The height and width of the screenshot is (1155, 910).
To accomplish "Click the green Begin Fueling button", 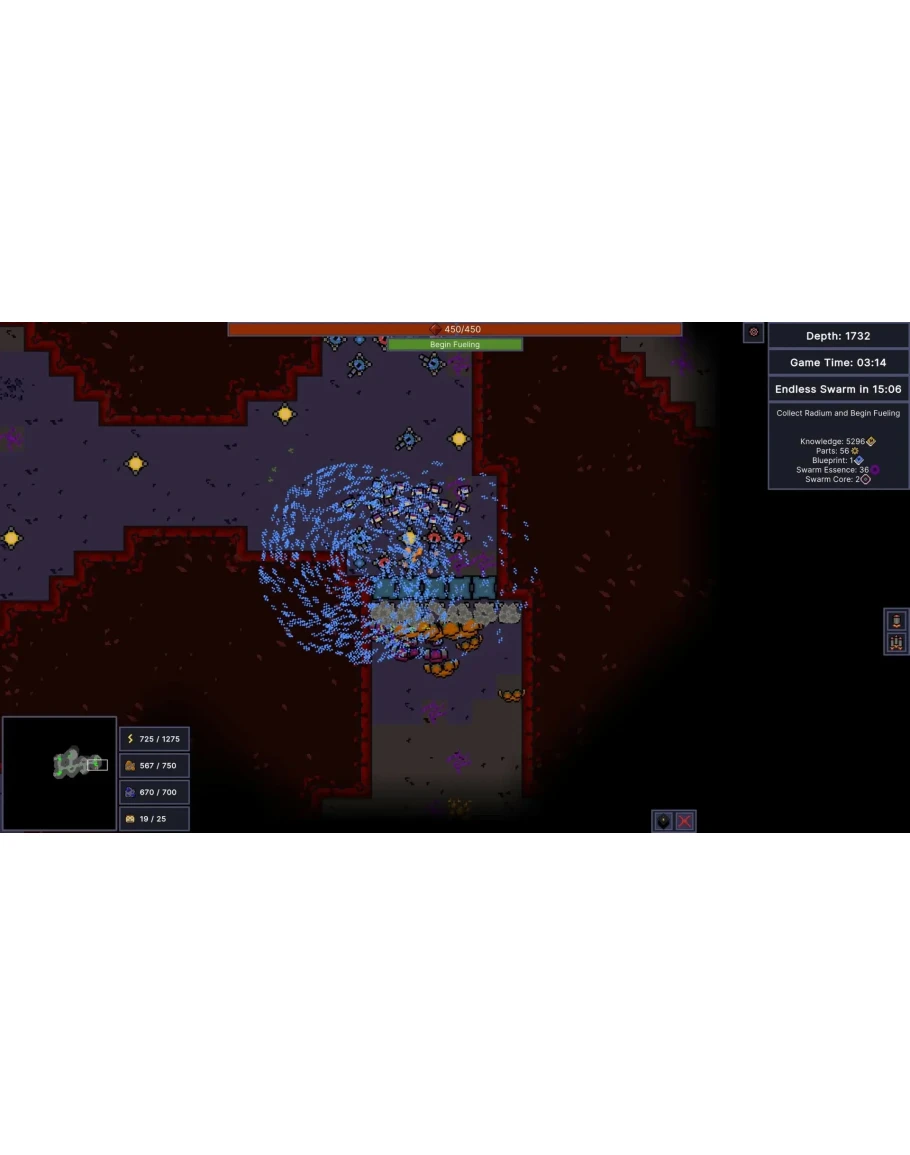I will pyautogui.click(x=455, y=344).
